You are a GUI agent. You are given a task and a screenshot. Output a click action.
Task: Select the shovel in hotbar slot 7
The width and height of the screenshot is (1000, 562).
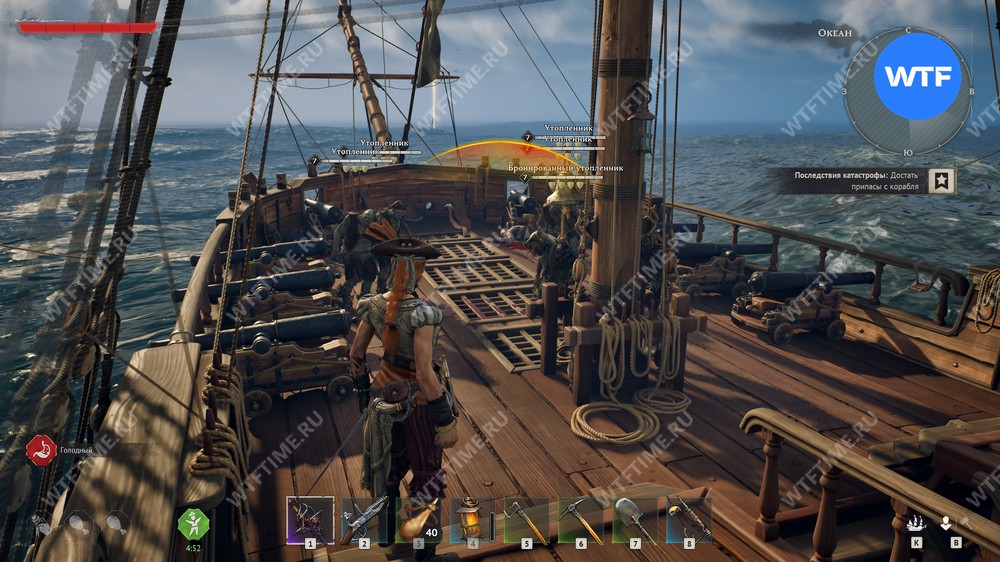click(635, 520)
